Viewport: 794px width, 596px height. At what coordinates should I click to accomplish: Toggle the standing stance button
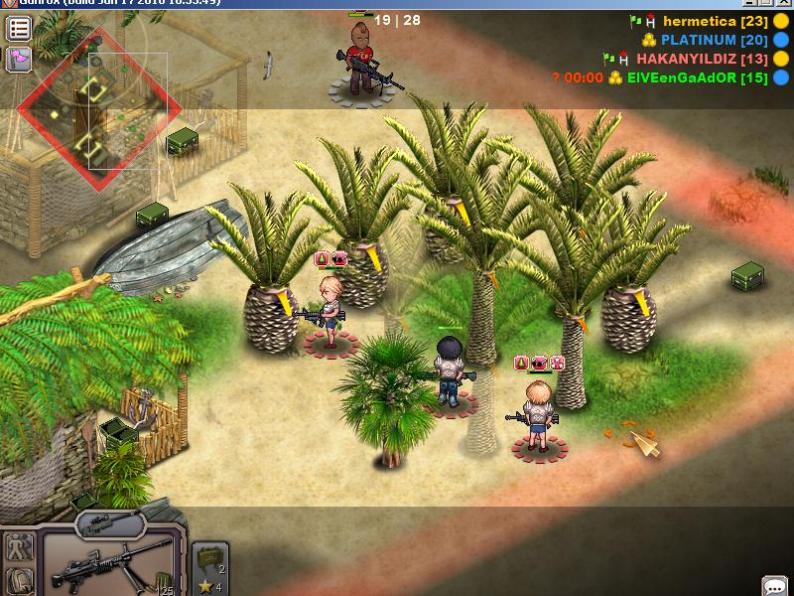click(x=20, y=546)
